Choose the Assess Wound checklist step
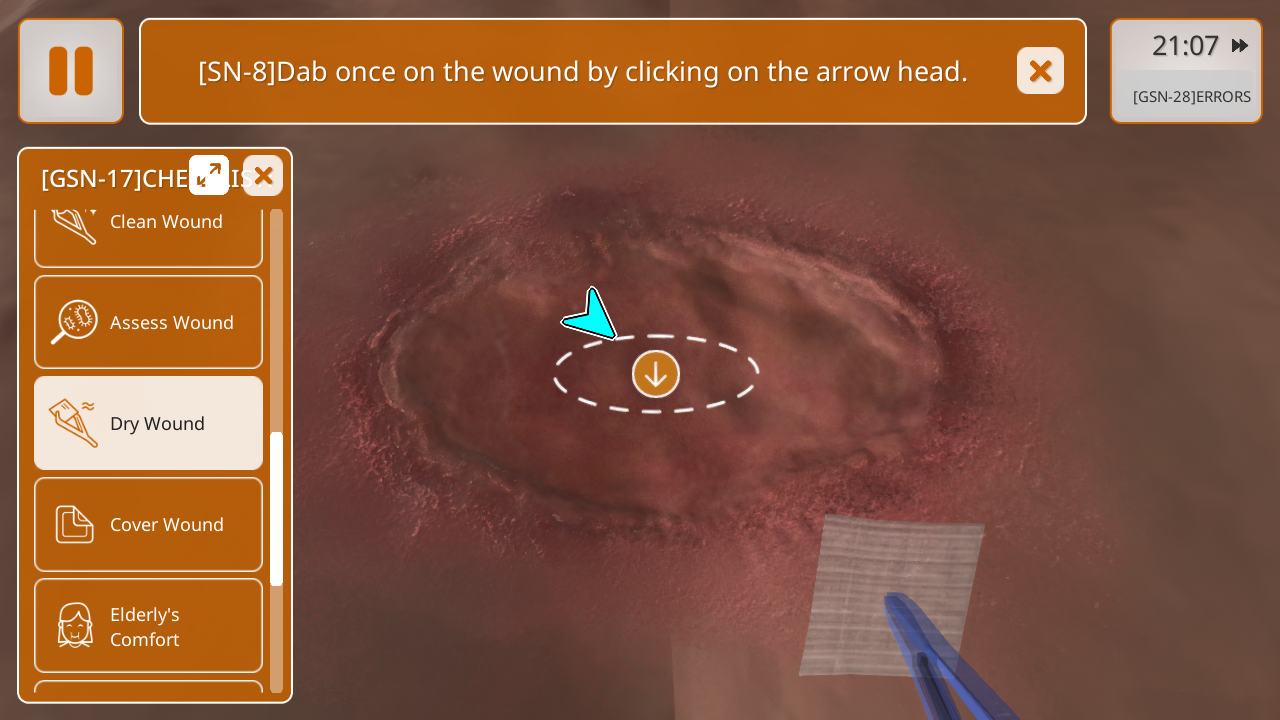 pos(148,322)
